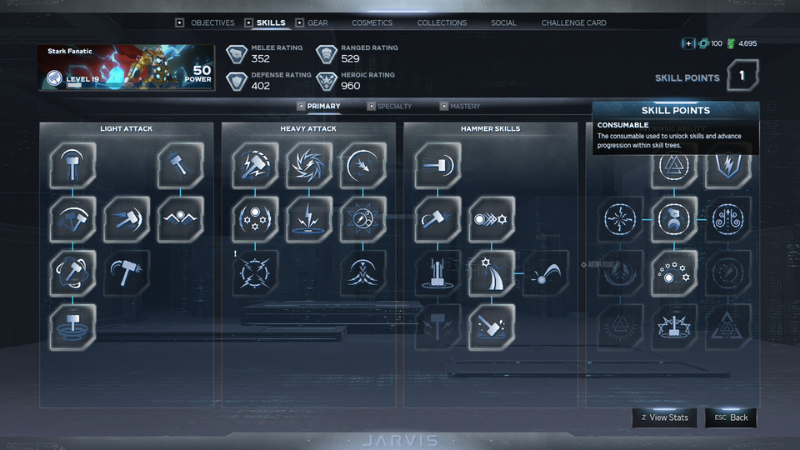Click the Skill Points counter box
800x450 pixels.
(x=741, y=75)
